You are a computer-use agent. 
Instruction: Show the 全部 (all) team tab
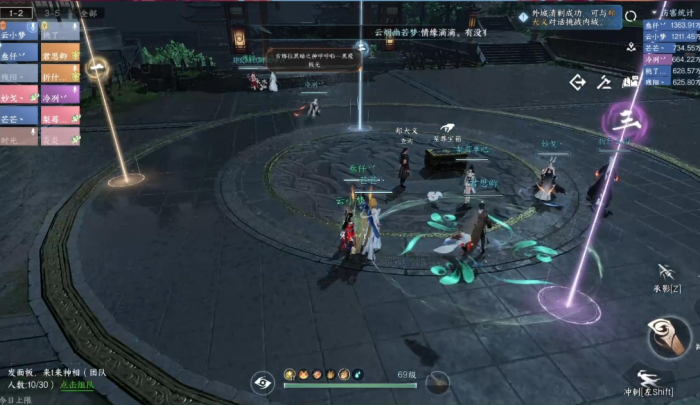tap(87, 12)
